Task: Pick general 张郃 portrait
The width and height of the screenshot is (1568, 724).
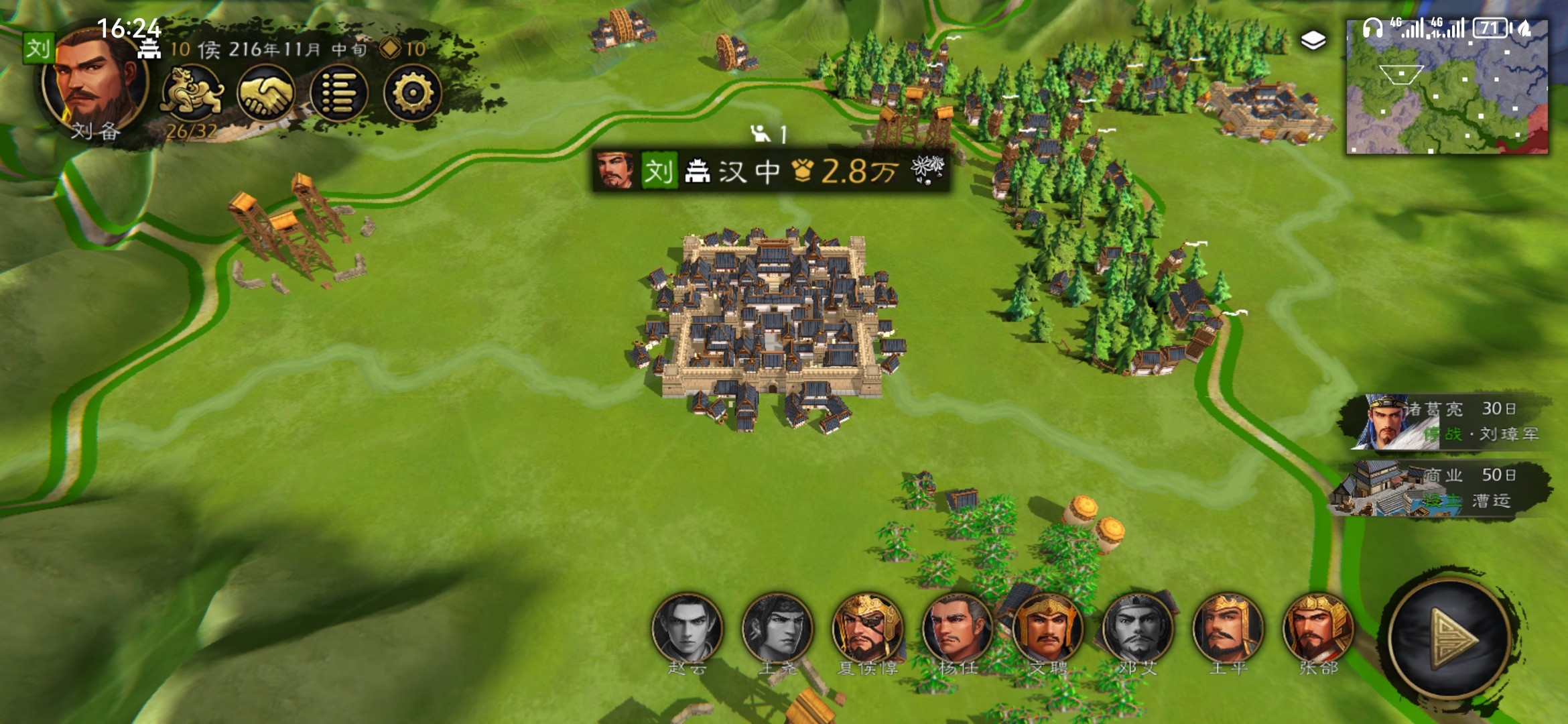Action: pyautogui.click(x=1317, y=628)
